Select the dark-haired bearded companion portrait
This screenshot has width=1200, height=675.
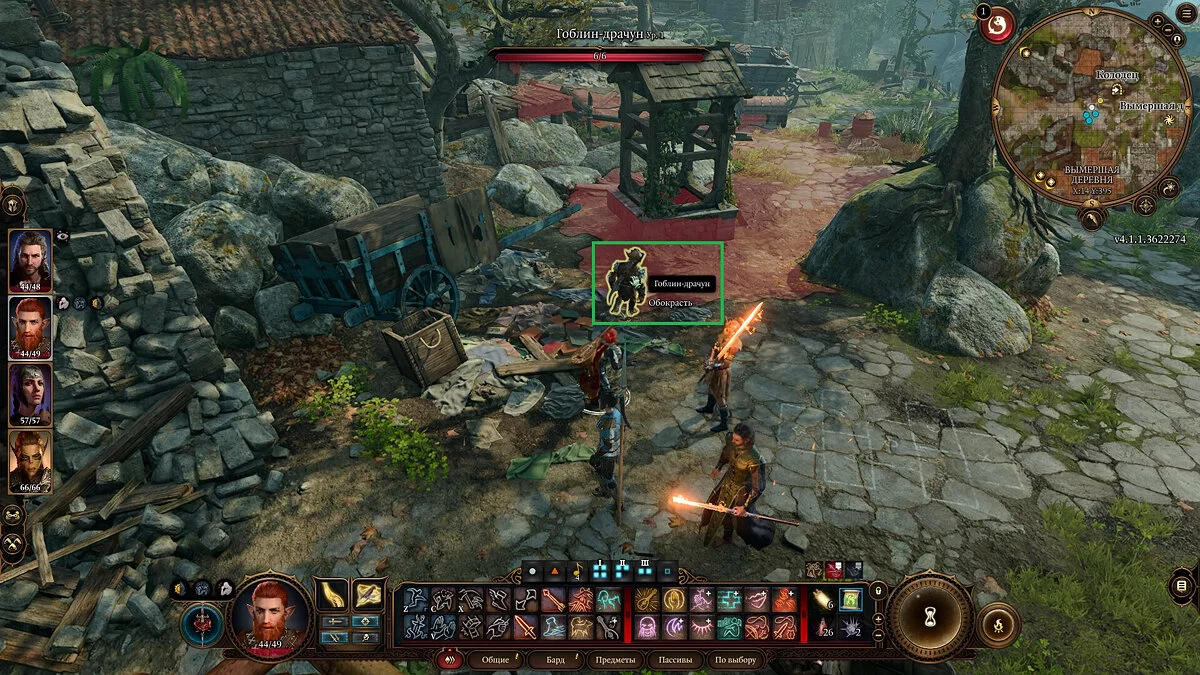(x=31, y=258)
